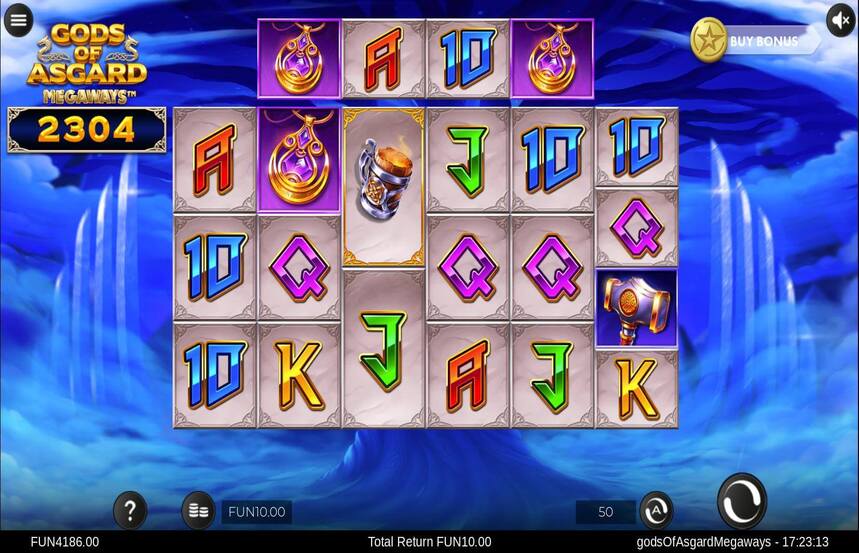The width and height of the screenshot is (859, 553).
Task: Activate the autoplay button
Action: pos(656,511)
